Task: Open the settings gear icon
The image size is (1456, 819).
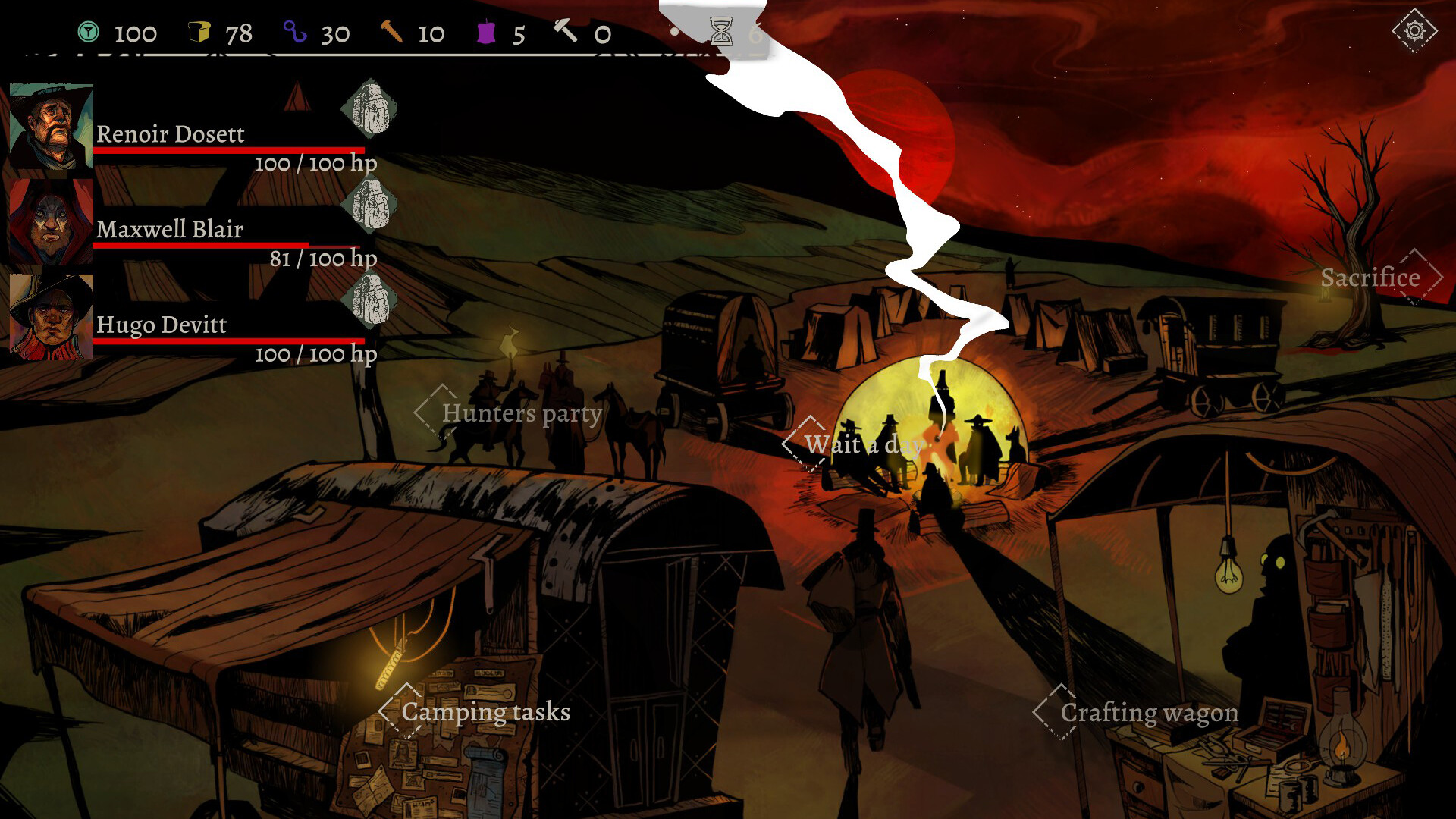Action: [x=1414, y=31]
